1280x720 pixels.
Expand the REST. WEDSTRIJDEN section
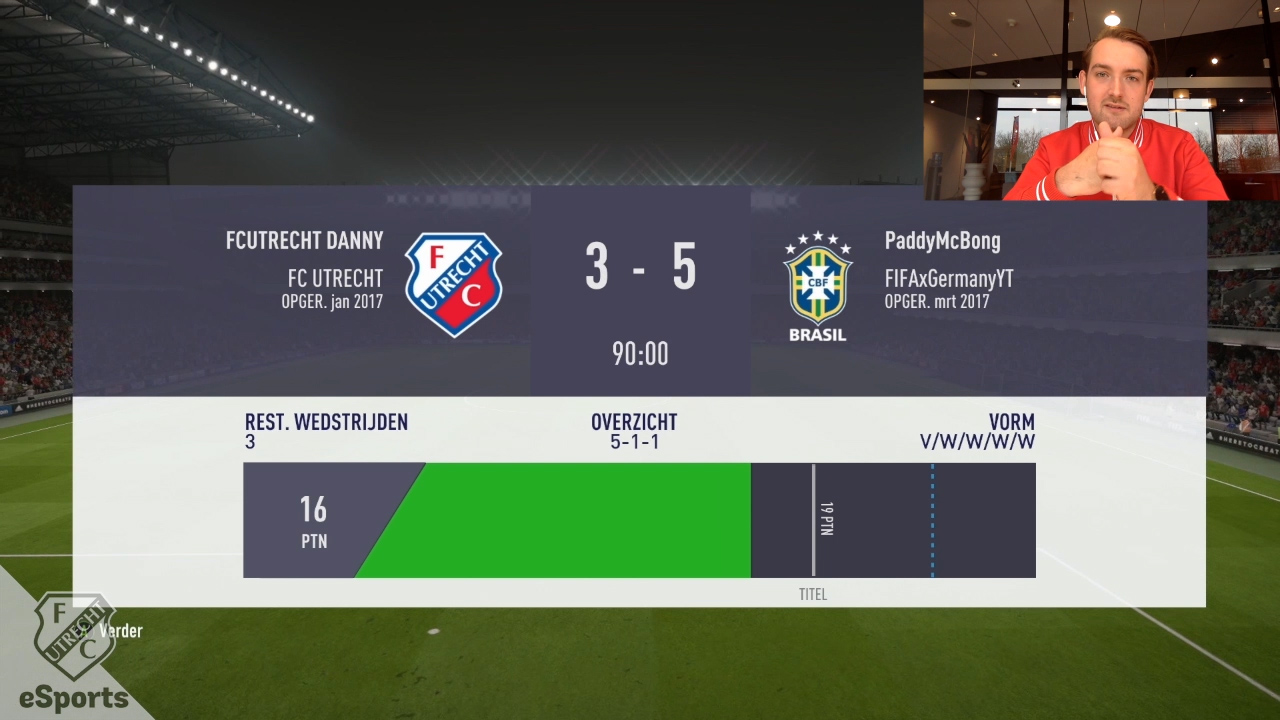pyautogui.click(x=326, y=431)
